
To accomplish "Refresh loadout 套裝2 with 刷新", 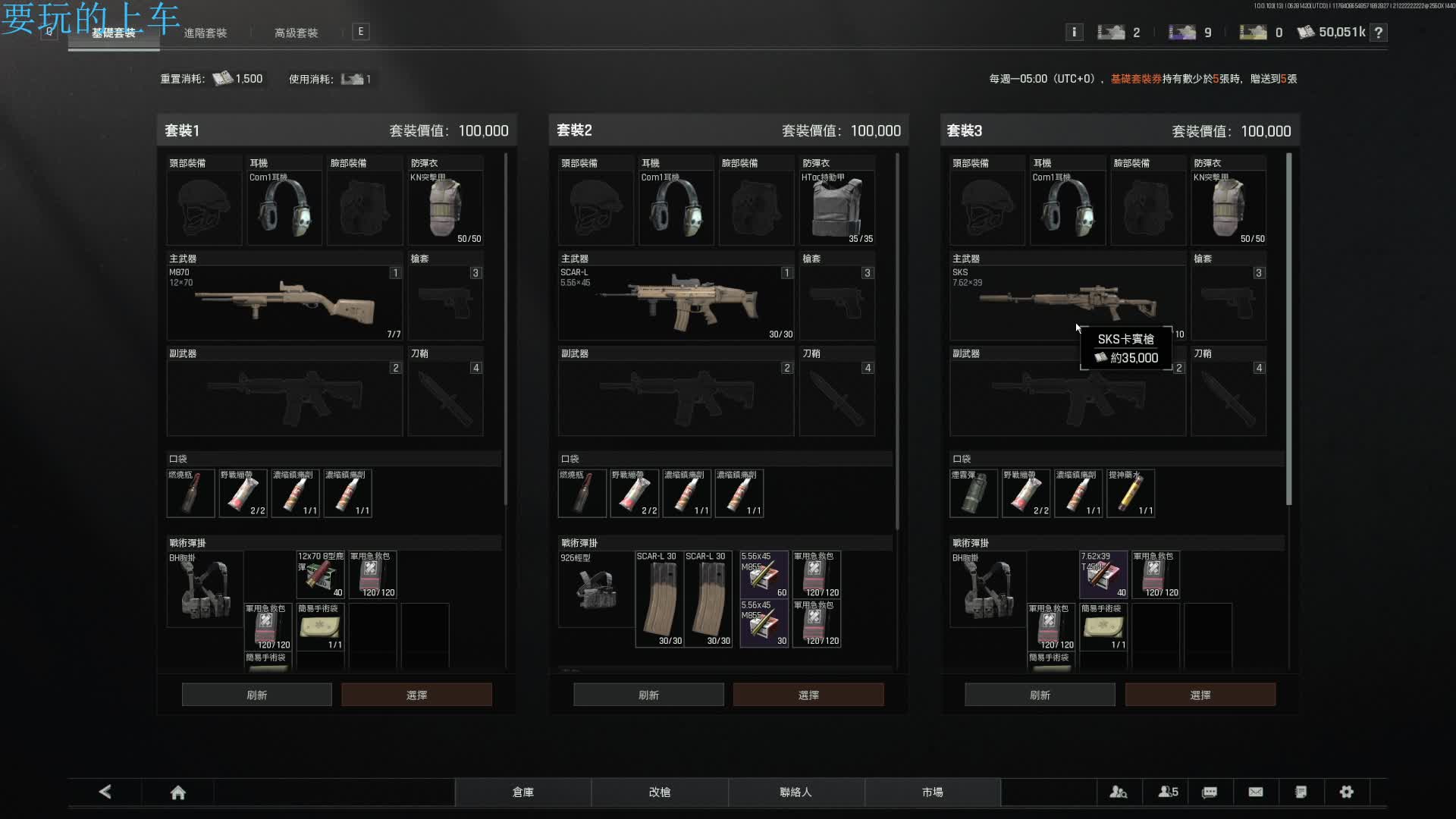I will 648,695.
